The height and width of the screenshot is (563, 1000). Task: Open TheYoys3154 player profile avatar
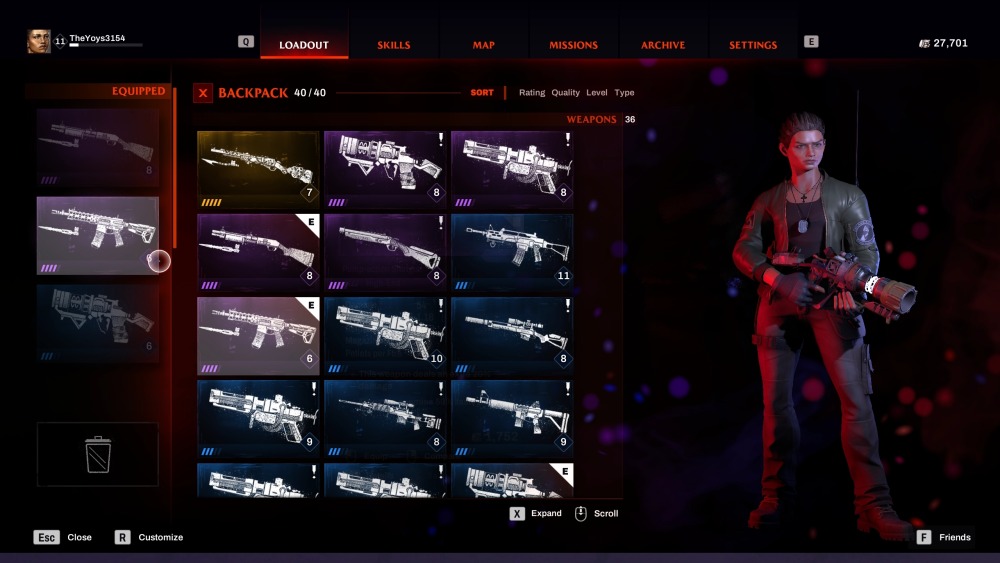coord(38,41)
